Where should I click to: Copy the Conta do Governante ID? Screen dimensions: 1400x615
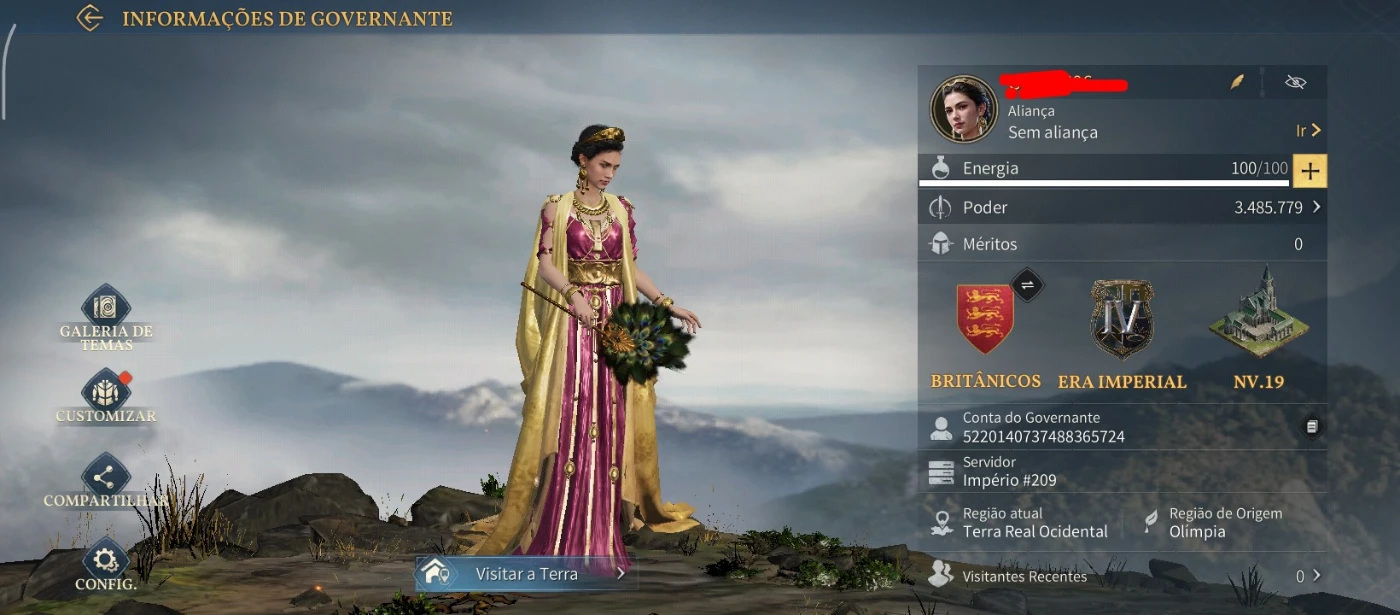(x=1312, y=427)
